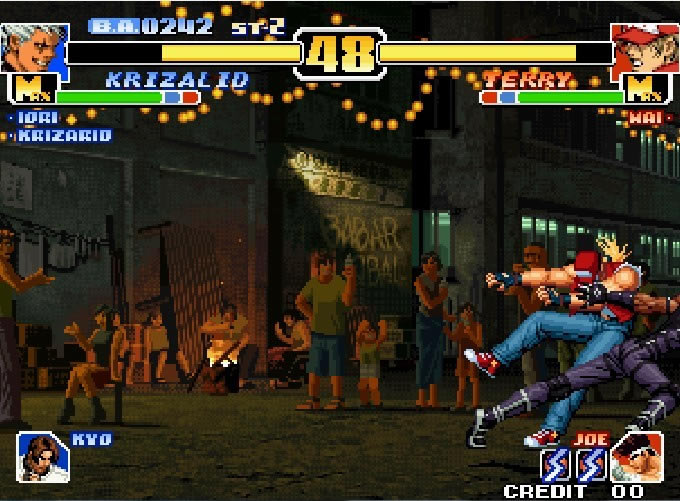The width and height of the screenshot is (680, 501).
Task: Choose the Kyo striker portrait
Action: pyautogui.click(x=43, y=457)
